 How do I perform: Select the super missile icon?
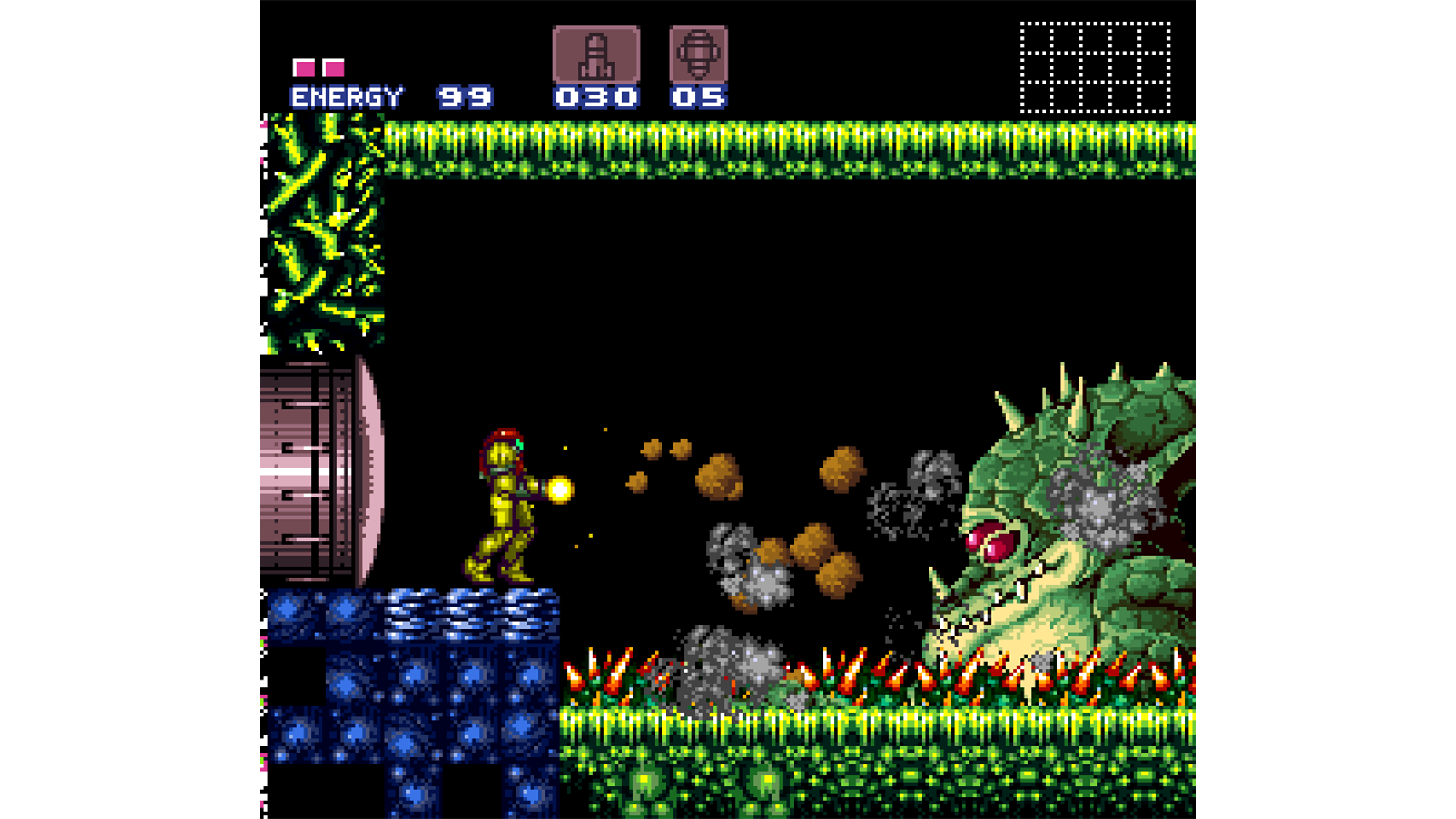coord(698,55)
